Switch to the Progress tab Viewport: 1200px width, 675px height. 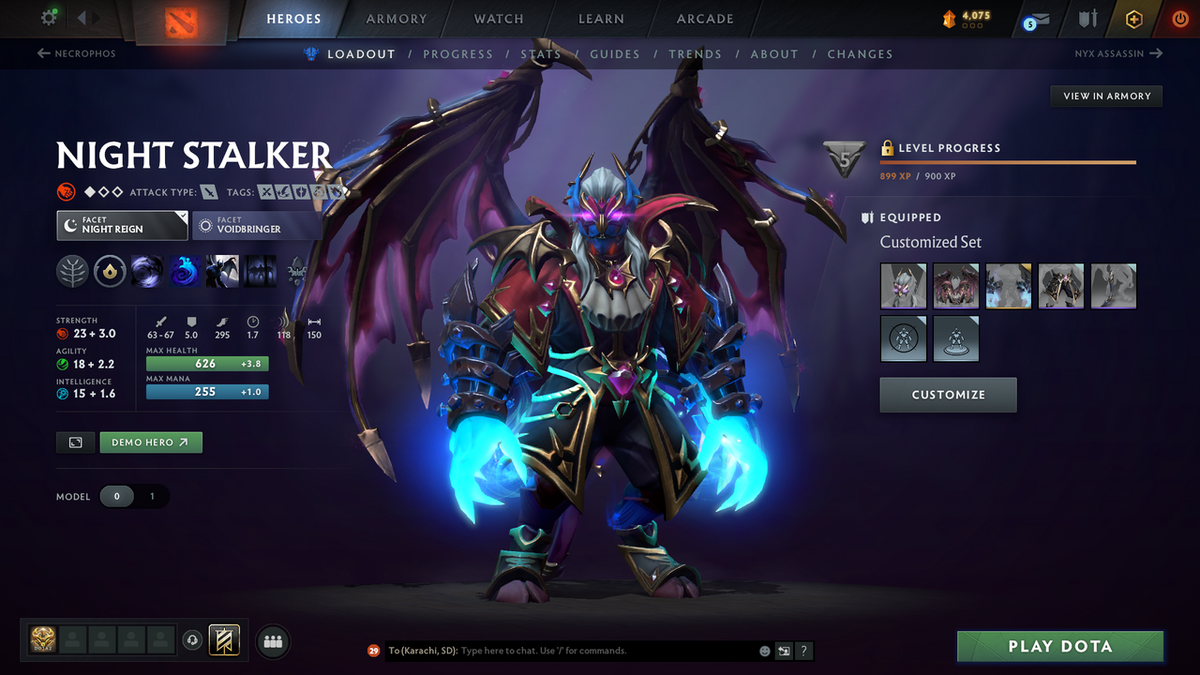click(x=458, y=54)
